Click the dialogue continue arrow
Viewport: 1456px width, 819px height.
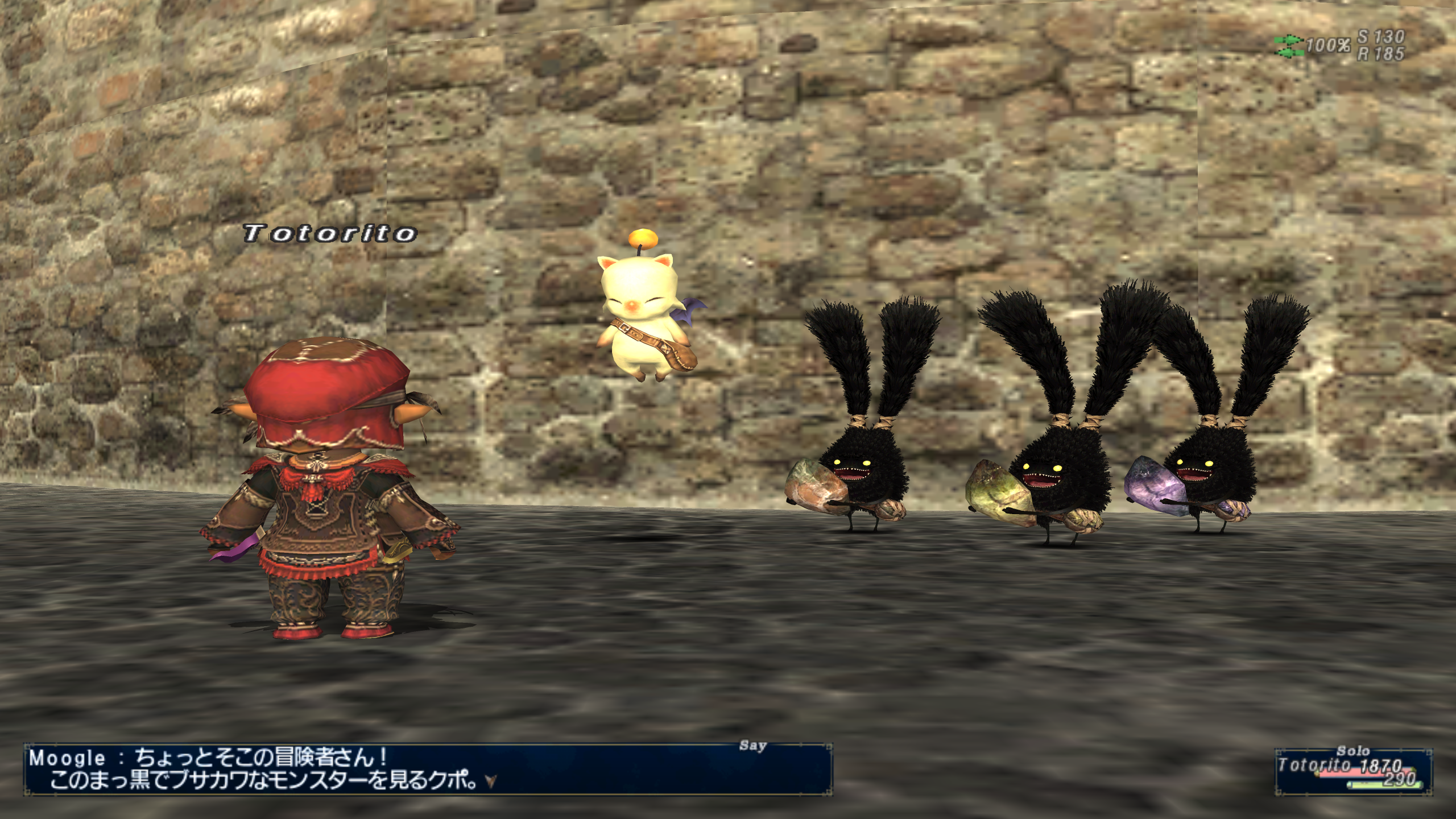point(491,782)
